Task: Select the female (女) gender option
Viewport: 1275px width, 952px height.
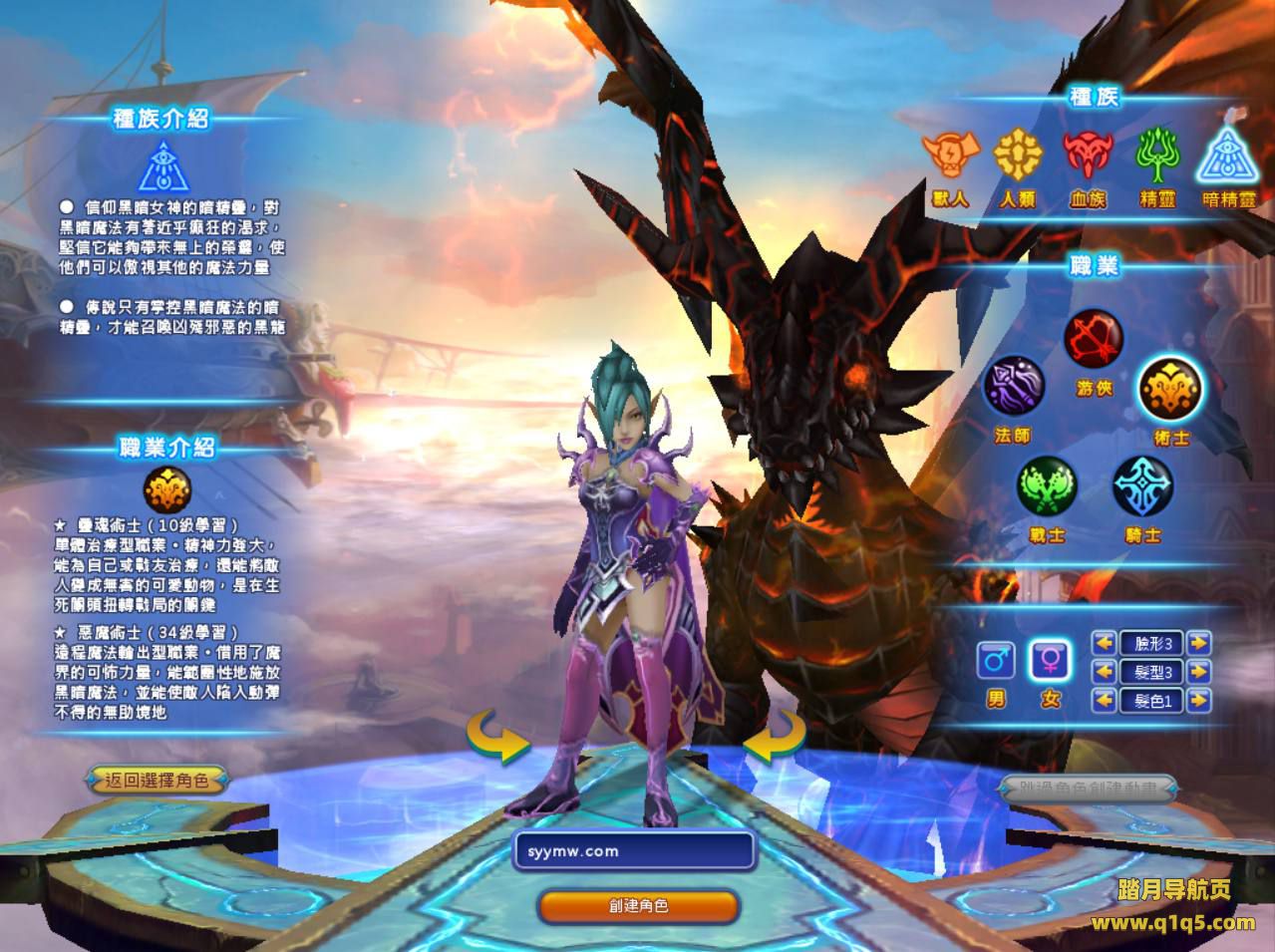Action: click(x=1051, y=661)
